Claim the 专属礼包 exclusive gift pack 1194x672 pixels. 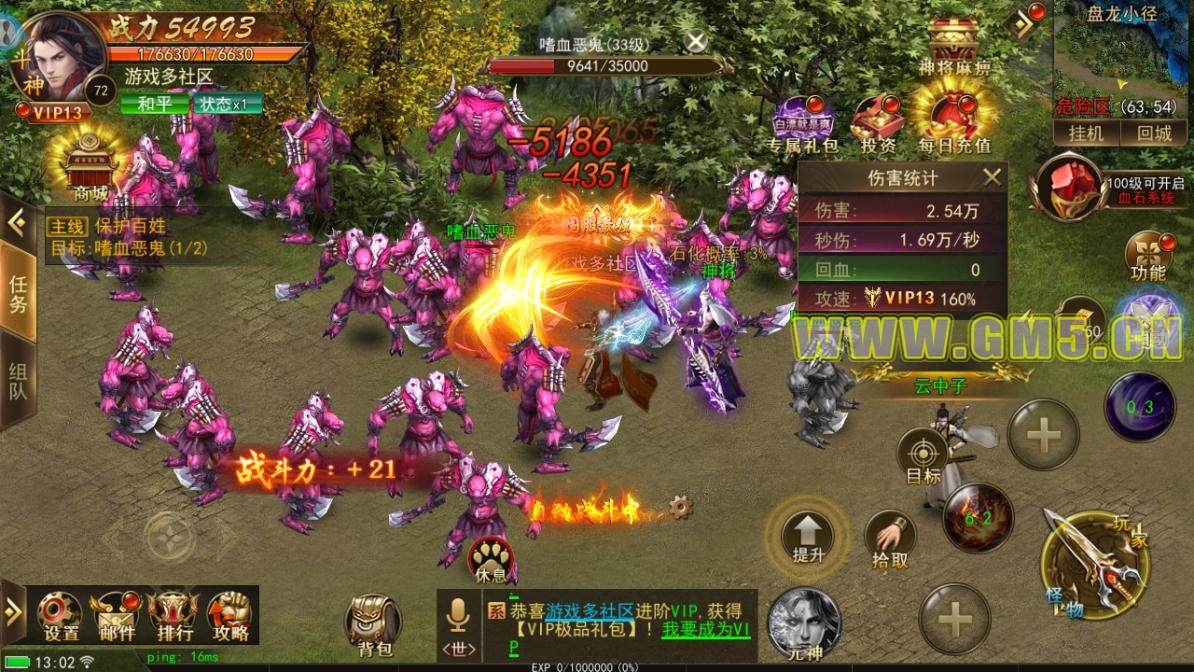(797, 123)
